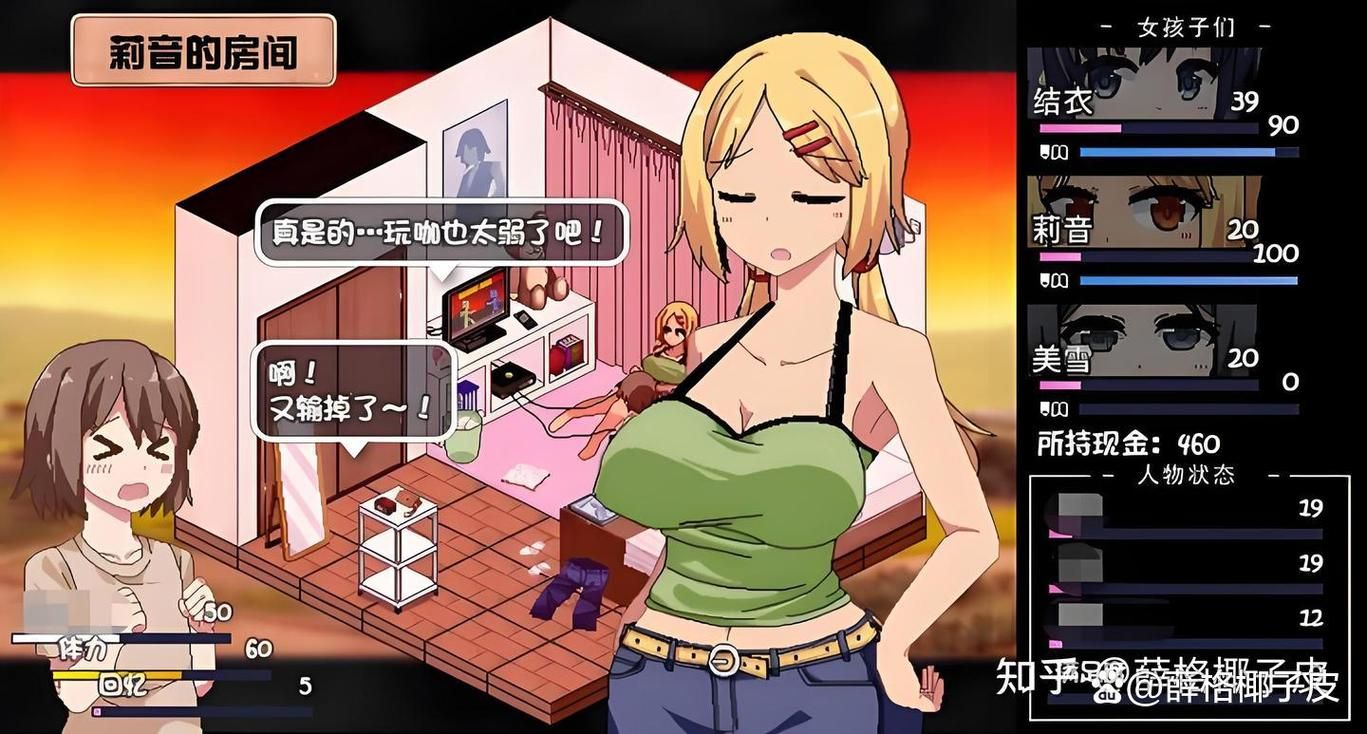This screenshot has width=1367, height=734.
Task: Open the 女孩子们 panel header
Action: click(1187, 27)
